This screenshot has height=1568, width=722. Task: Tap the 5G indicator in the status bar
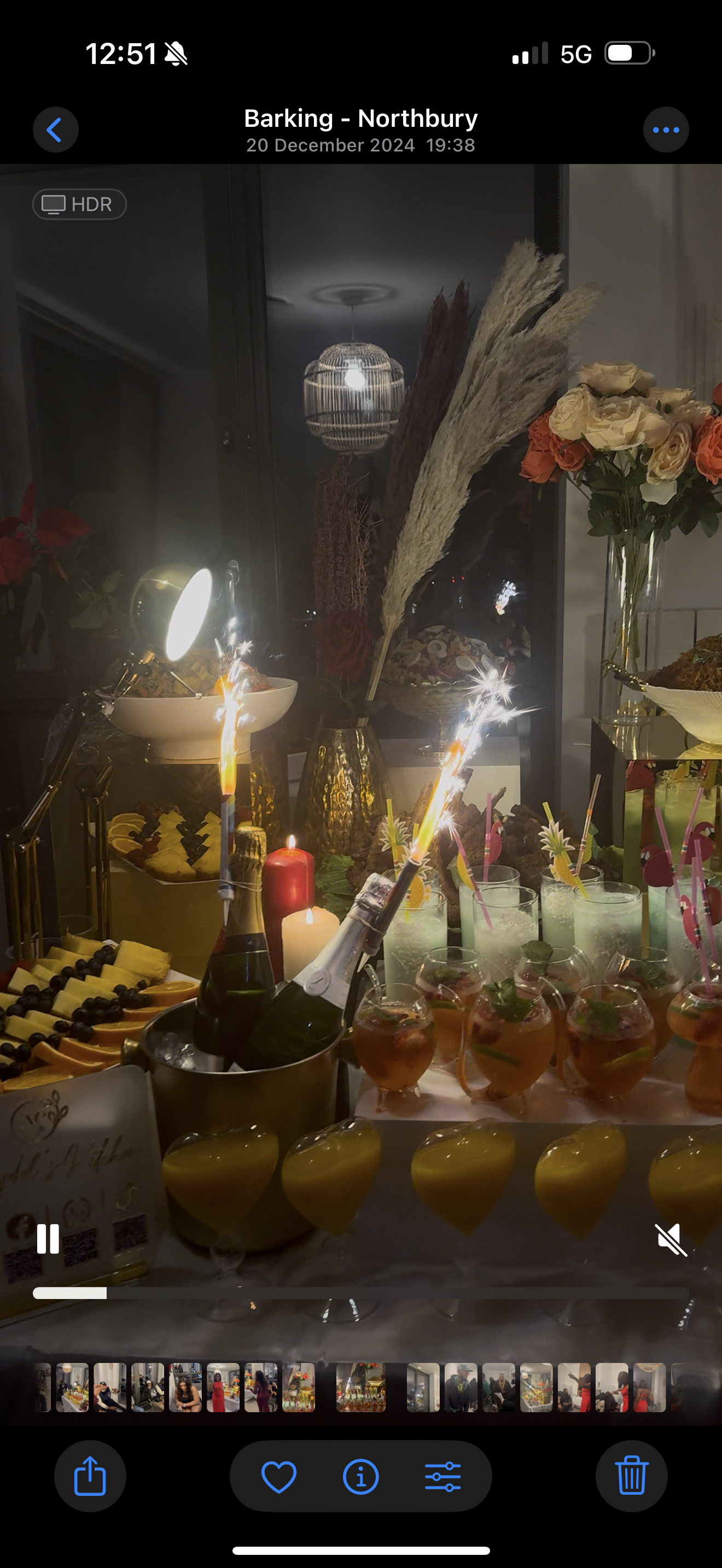click(x=575, y=54)
